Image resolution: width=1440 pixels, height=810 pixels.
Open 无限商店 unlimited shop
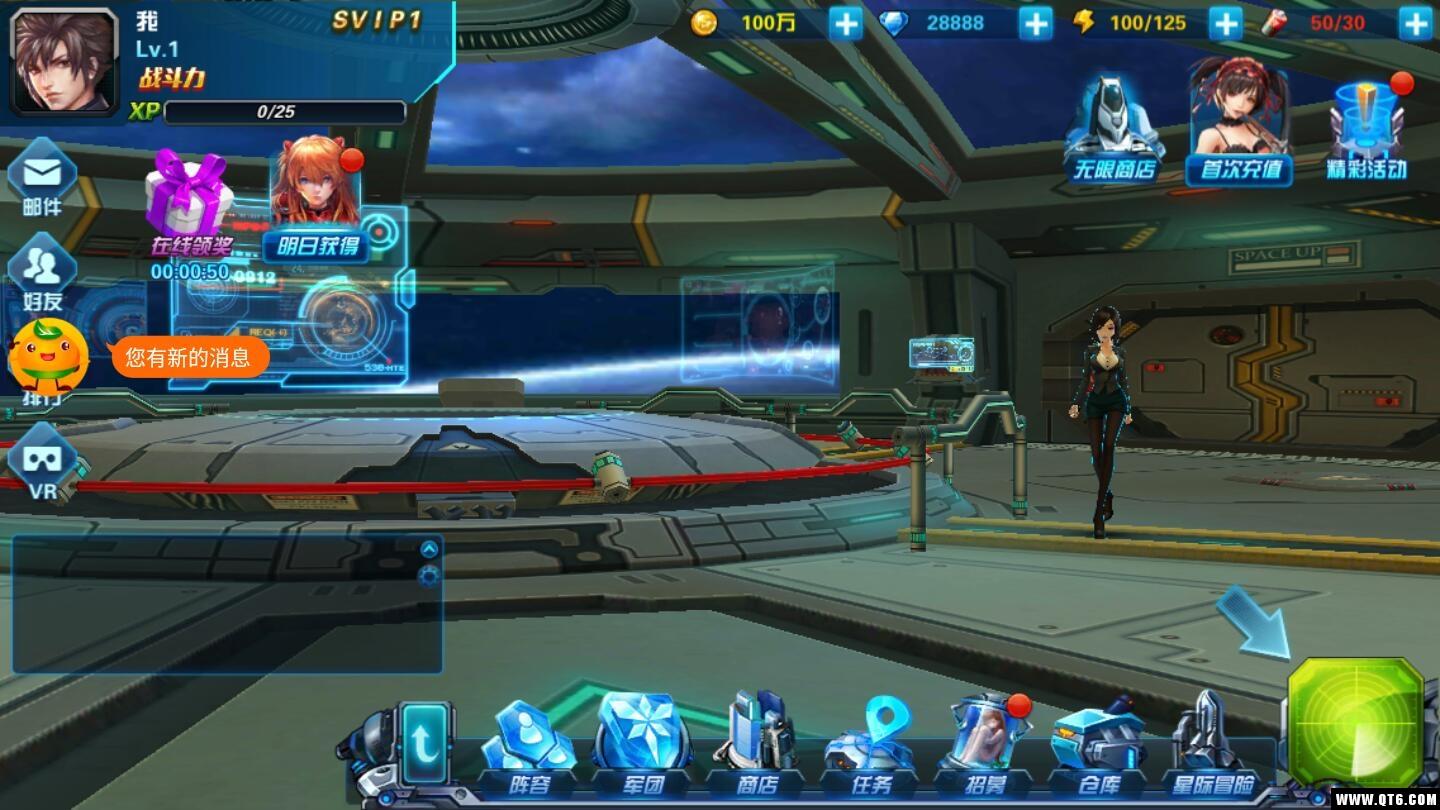tap(1114, 132)
